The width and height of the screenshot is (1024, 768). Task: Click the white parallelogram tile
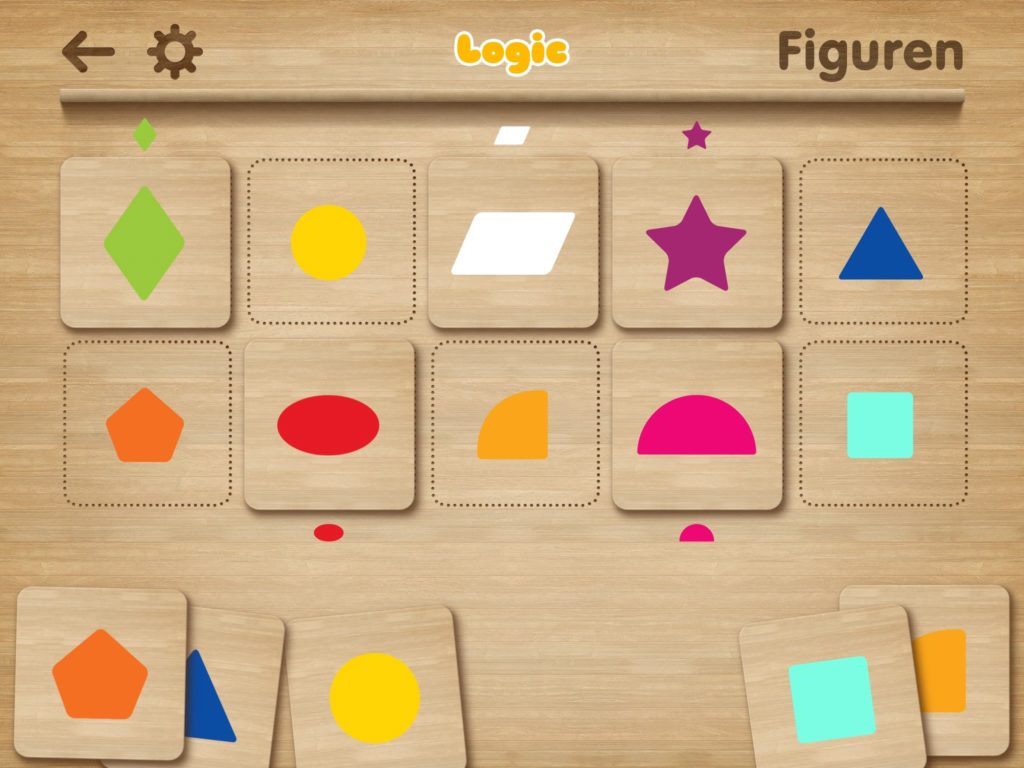tap(513, 243)
